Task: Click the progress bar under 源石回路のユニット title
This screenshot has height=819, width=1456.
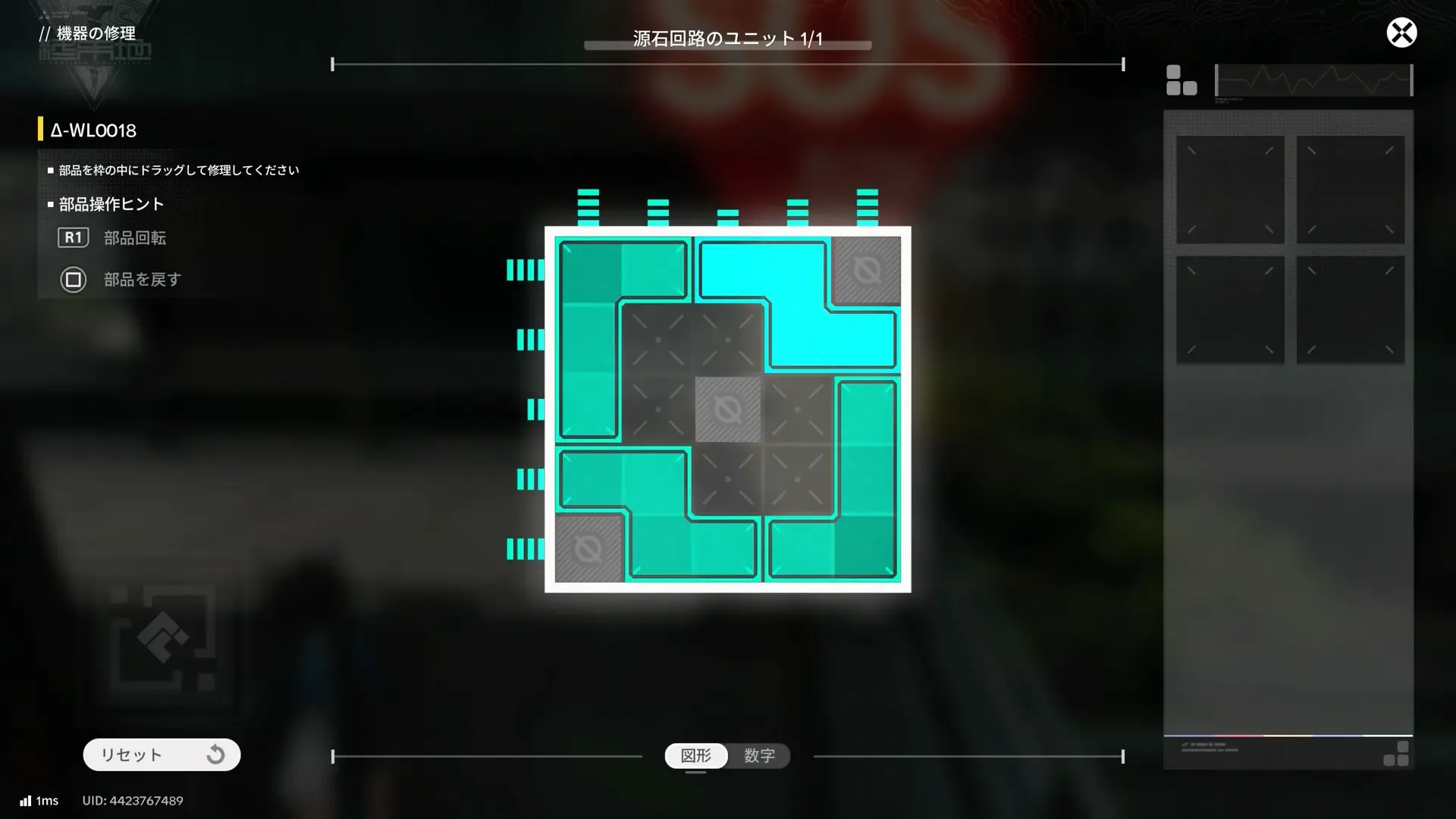Action: pos(726,45)
